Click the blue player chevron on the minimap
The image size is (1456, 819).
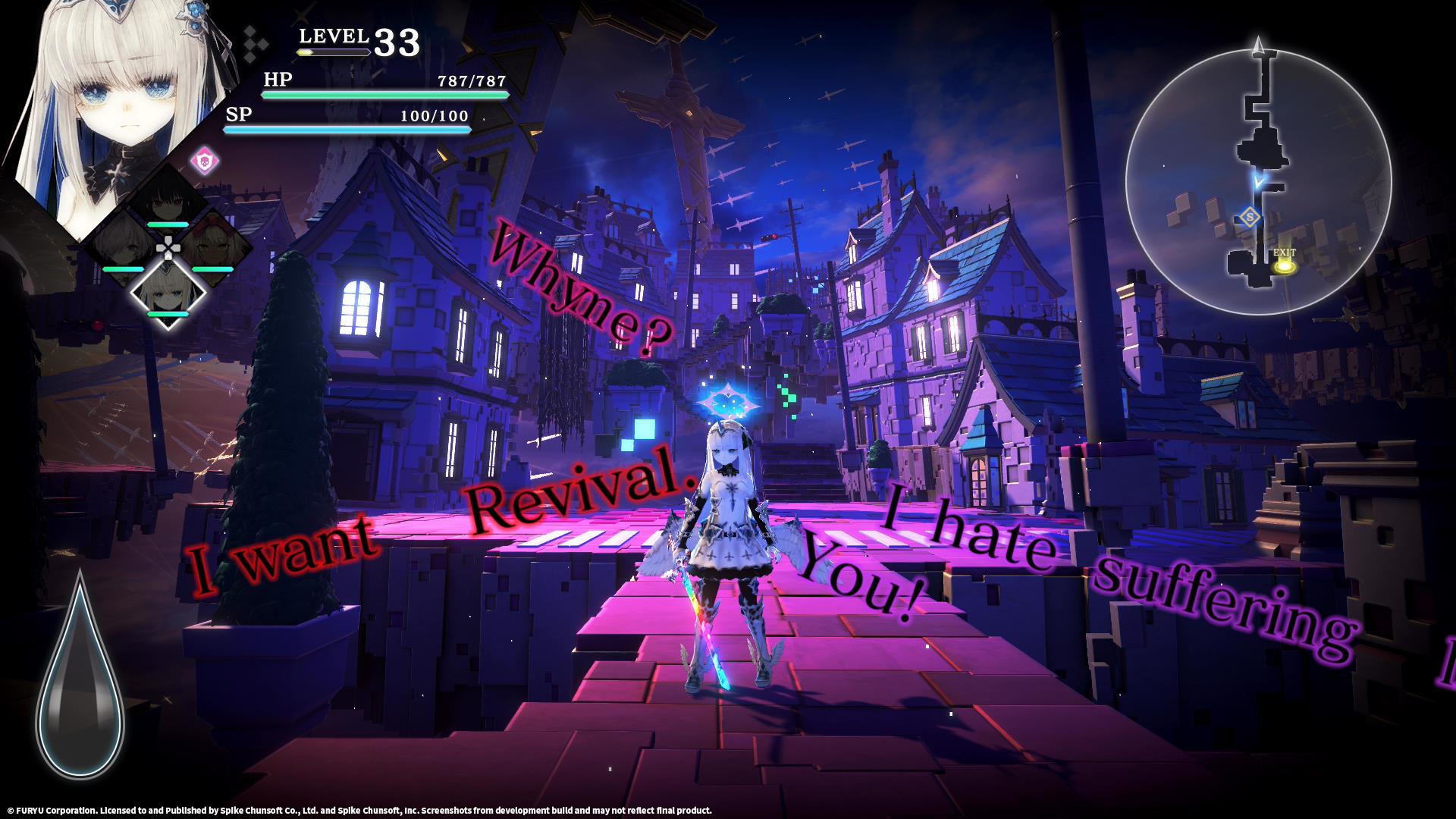(1259, 181)
